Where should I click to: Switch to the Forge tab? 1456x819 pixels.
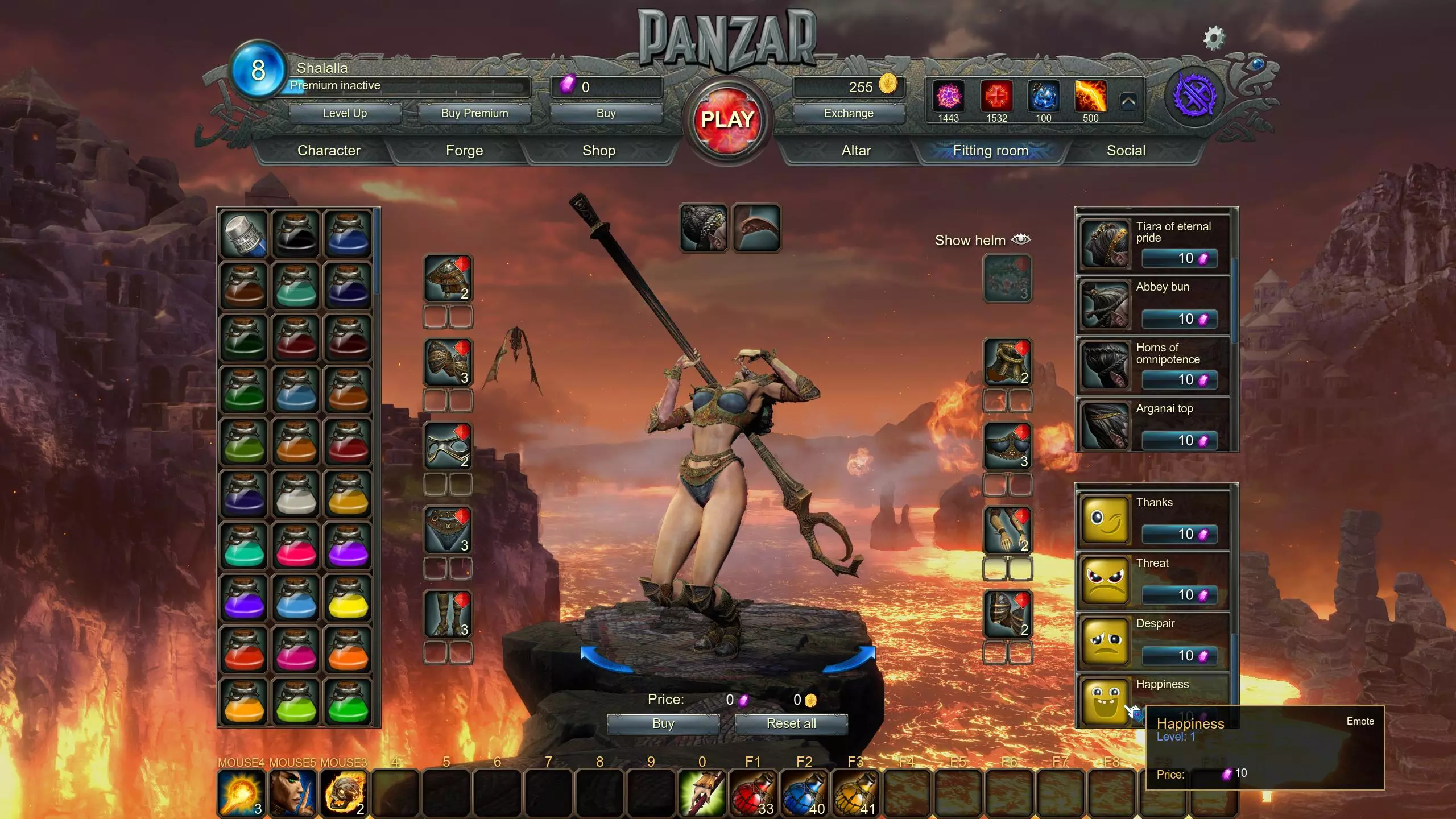coord(464,151)
